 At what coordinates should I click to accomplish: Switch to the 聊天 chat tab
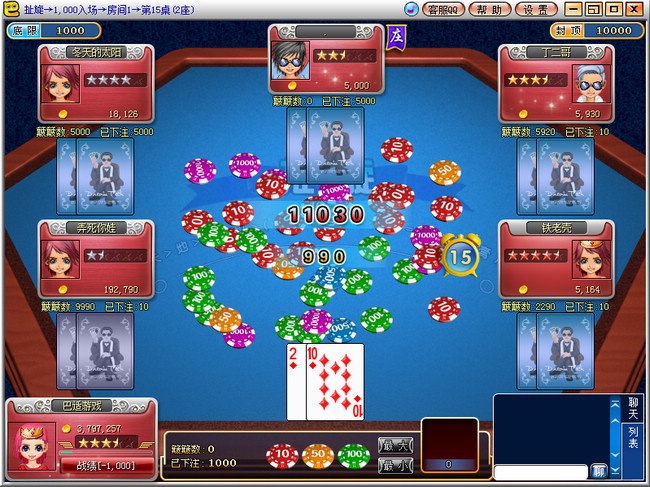click(632, 407)
